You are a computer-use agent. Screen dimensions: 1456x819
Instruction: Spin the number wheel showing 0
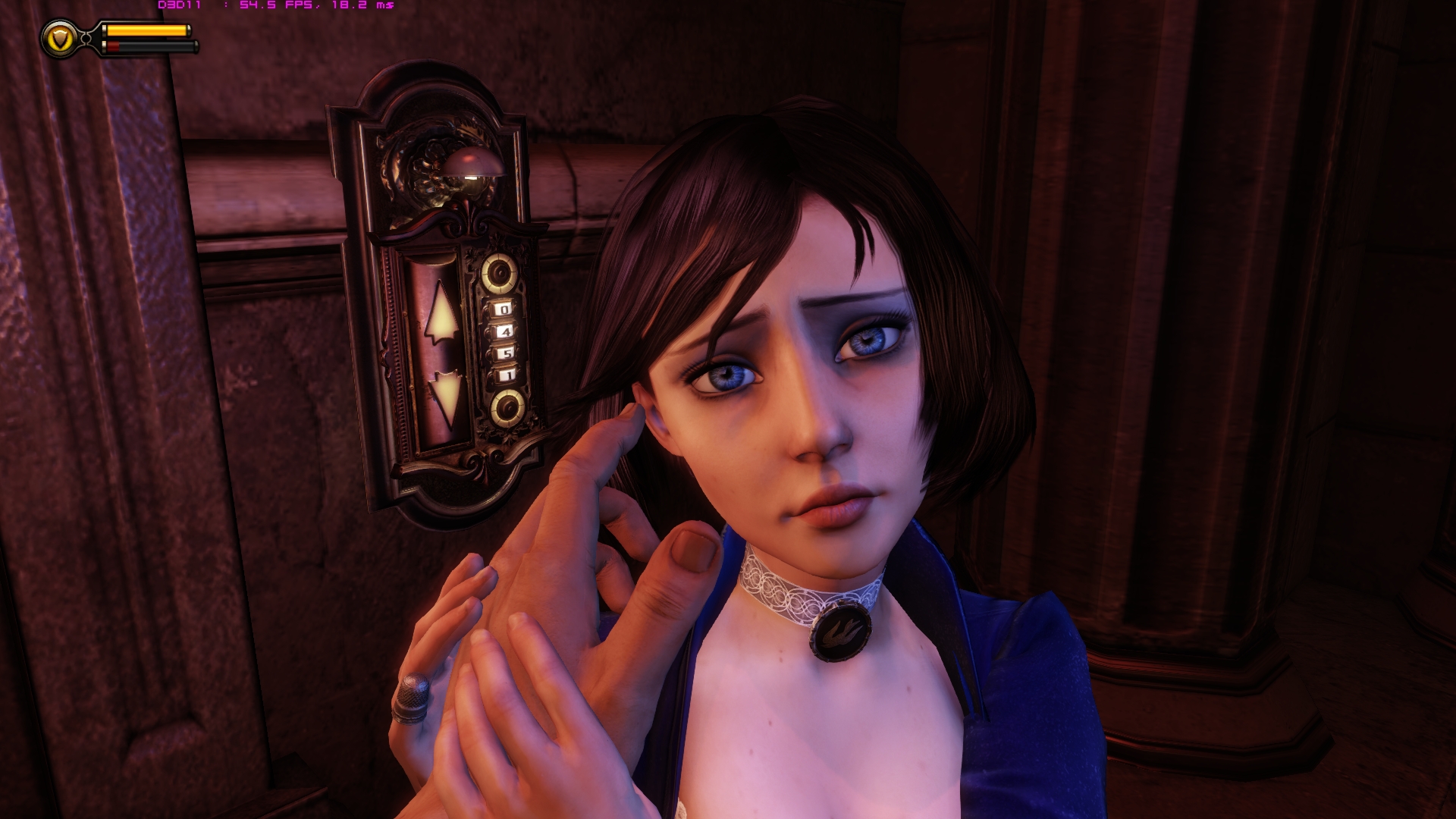point(504,309)
